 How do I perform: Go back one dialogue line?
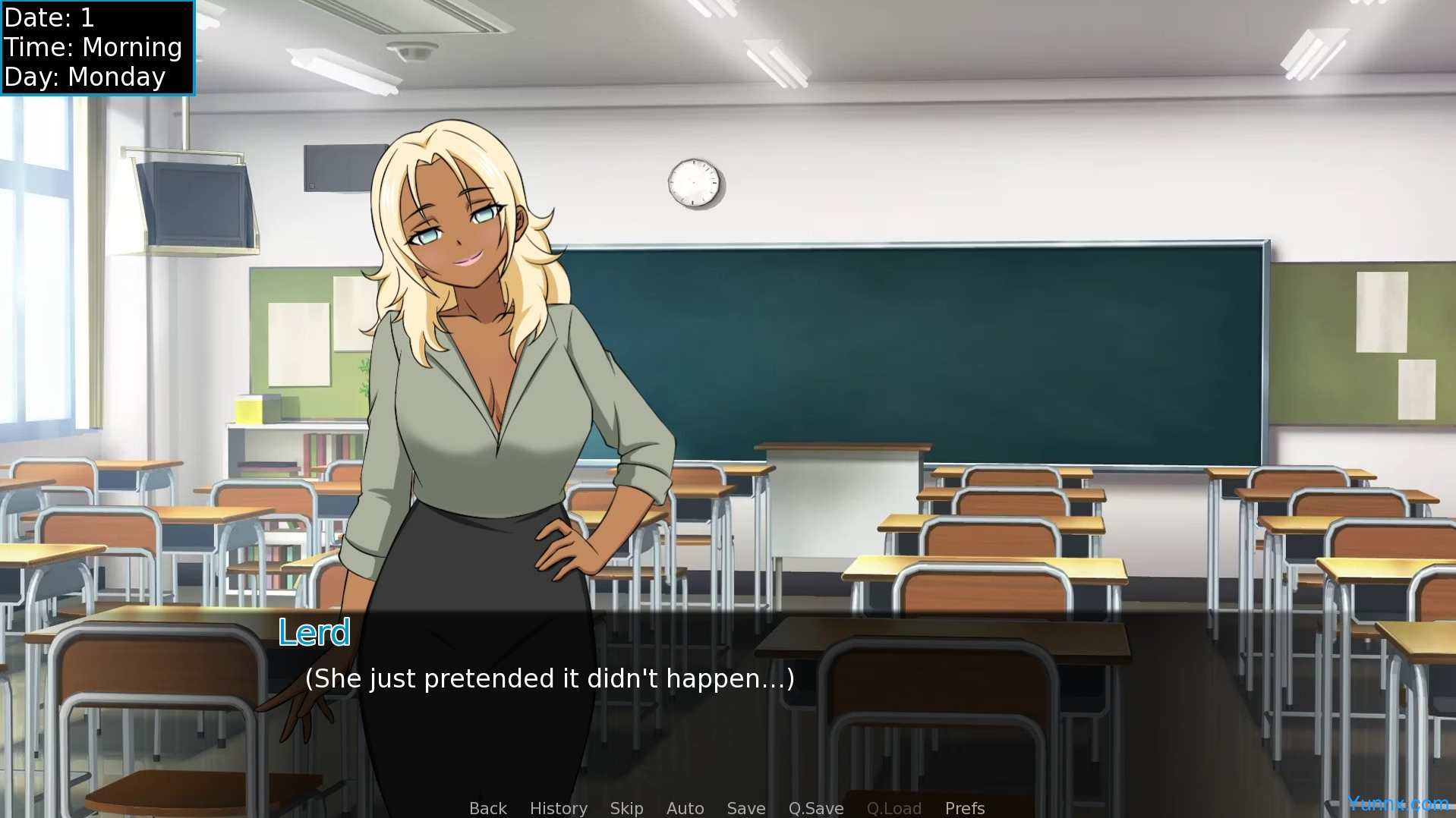(487, 808)
